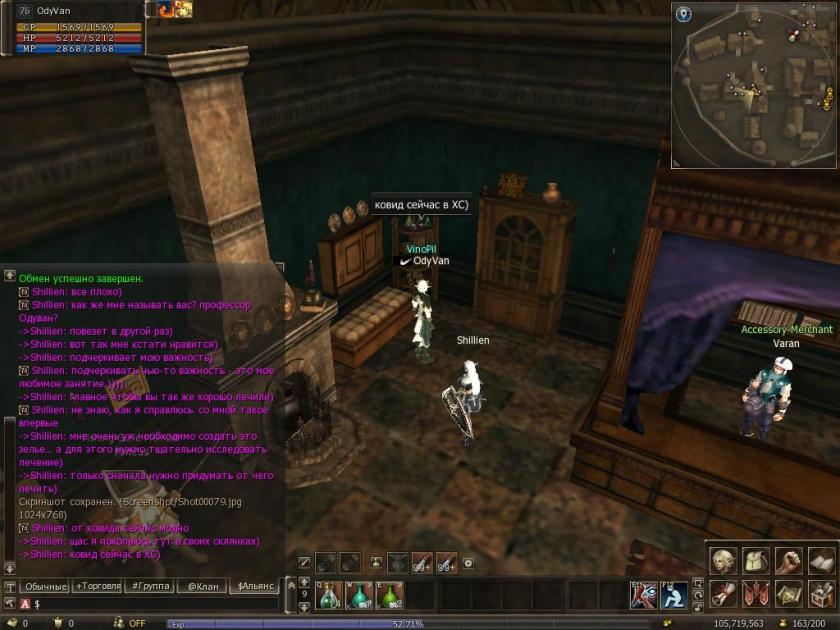Image resolution: width=840 pixels, height=630 pixels.
Task: Open the inventory backpack icon
Action: point(756,561)
